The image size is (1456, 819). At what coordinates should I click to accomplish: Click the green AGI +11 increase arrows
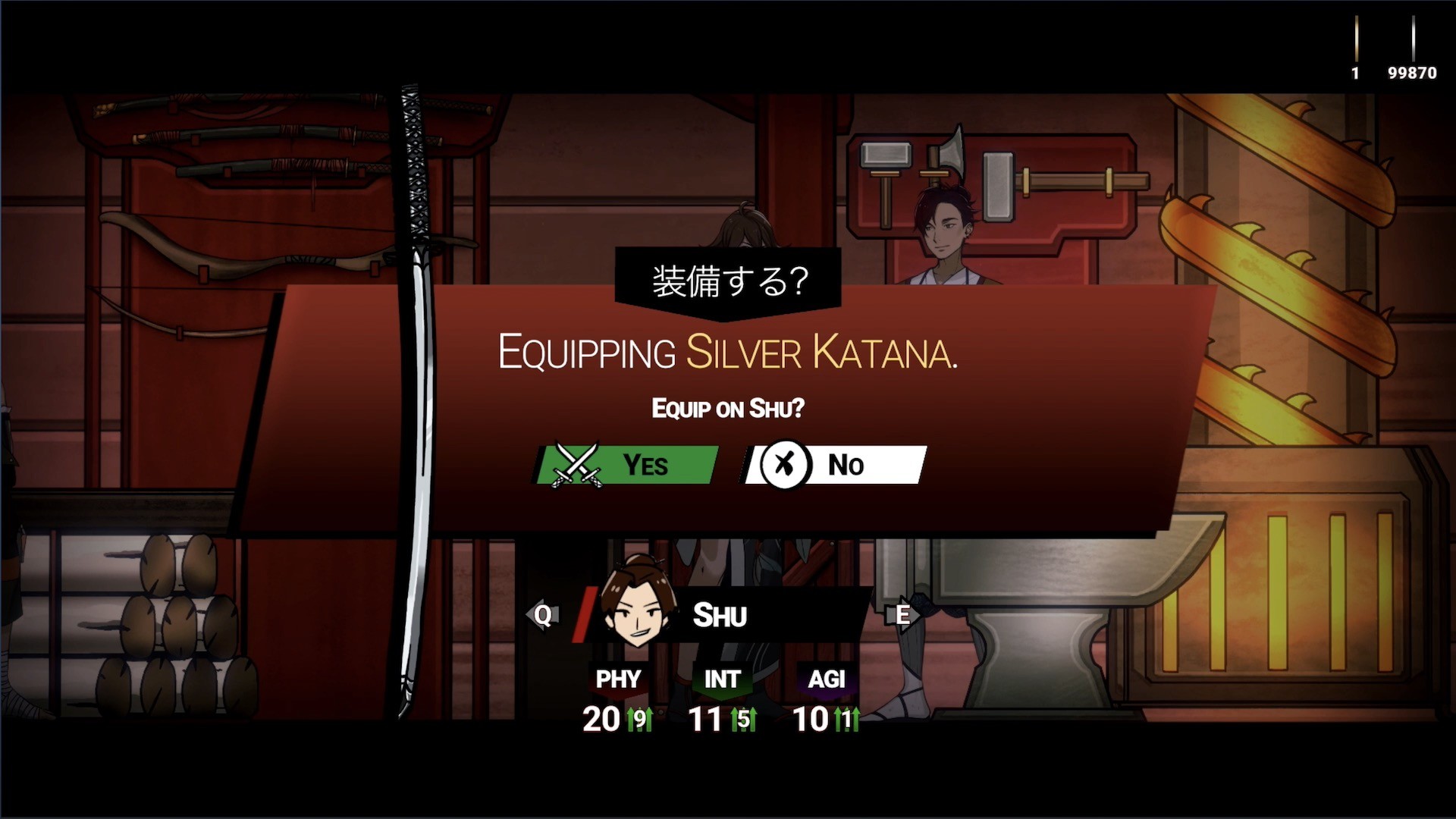(849, 719)
